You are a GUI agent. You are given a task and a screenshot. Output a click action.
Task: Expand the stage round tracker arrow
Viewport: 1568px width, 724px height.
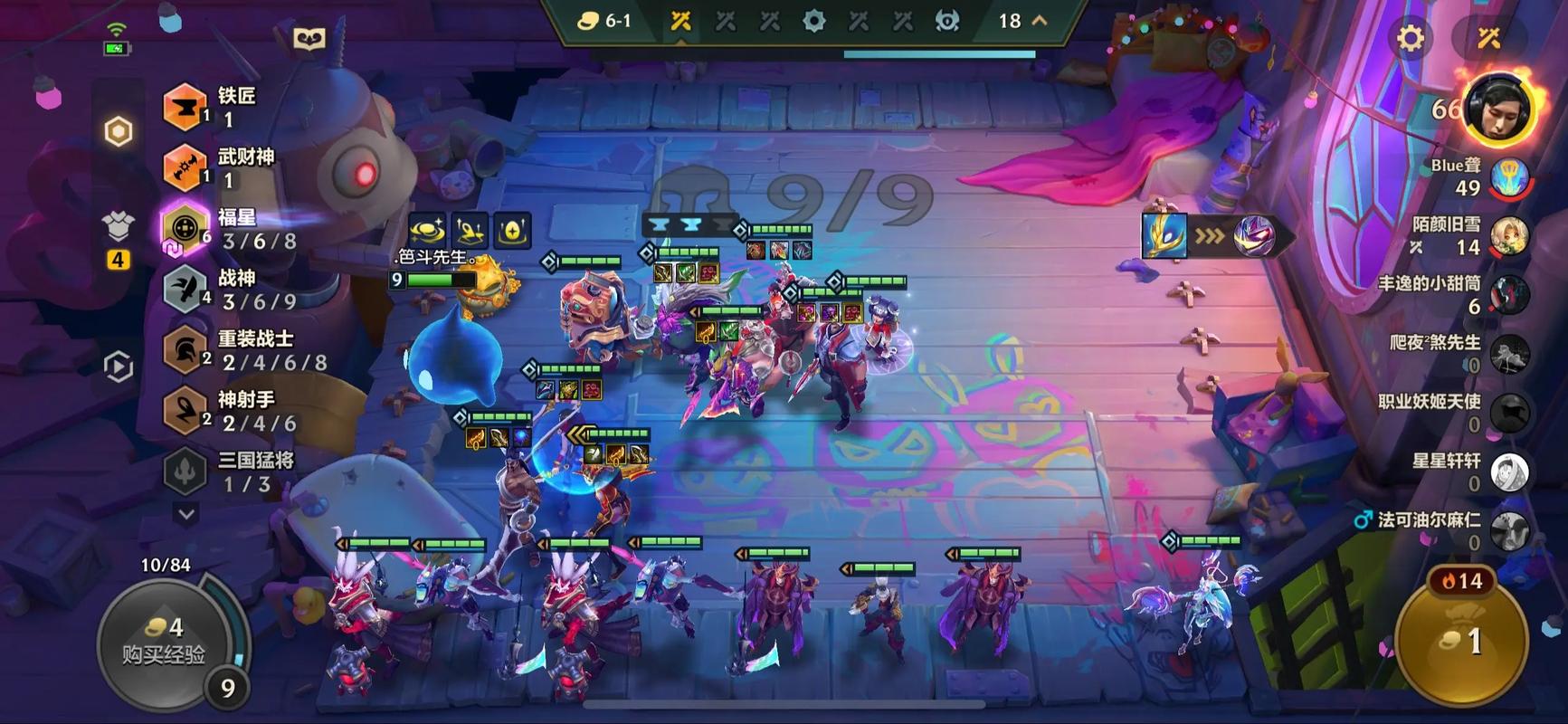pos(1040,20)
